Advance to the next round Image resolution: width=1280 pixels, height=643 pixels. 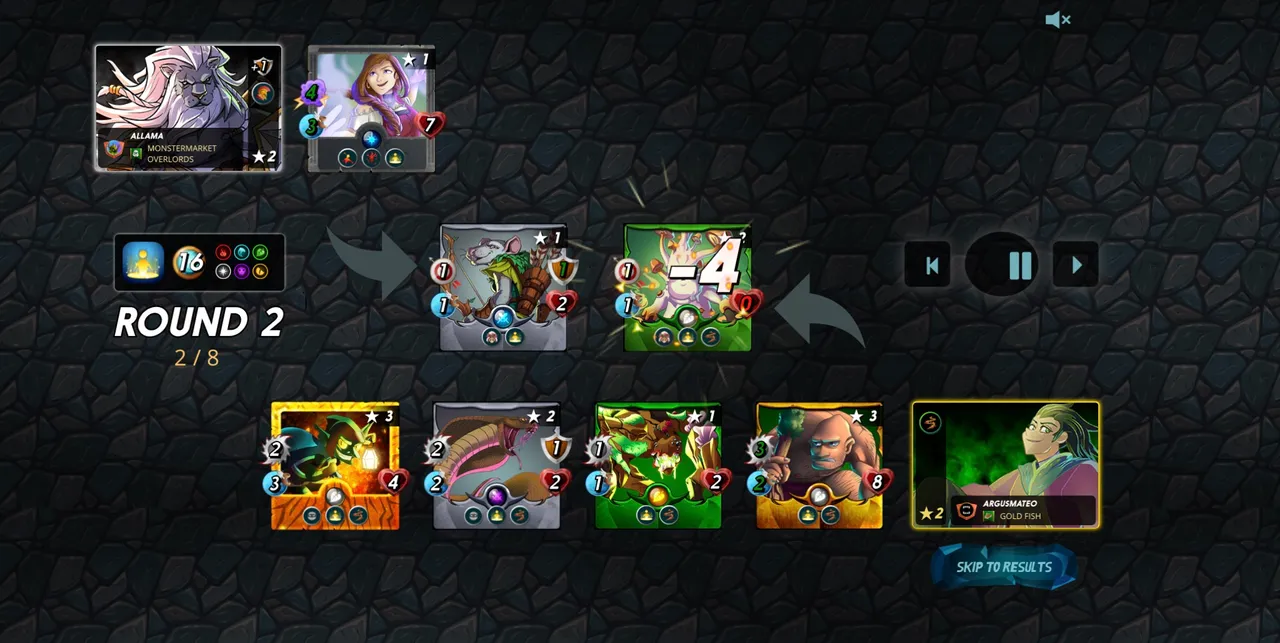(x=1076, y=265)
